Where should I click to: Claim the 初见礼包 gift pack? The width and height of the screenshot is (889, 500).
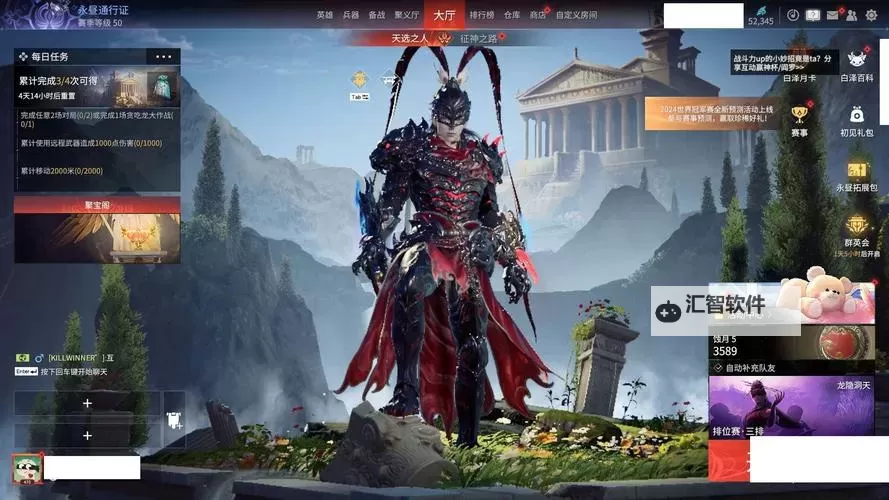(x=856, y=120)
